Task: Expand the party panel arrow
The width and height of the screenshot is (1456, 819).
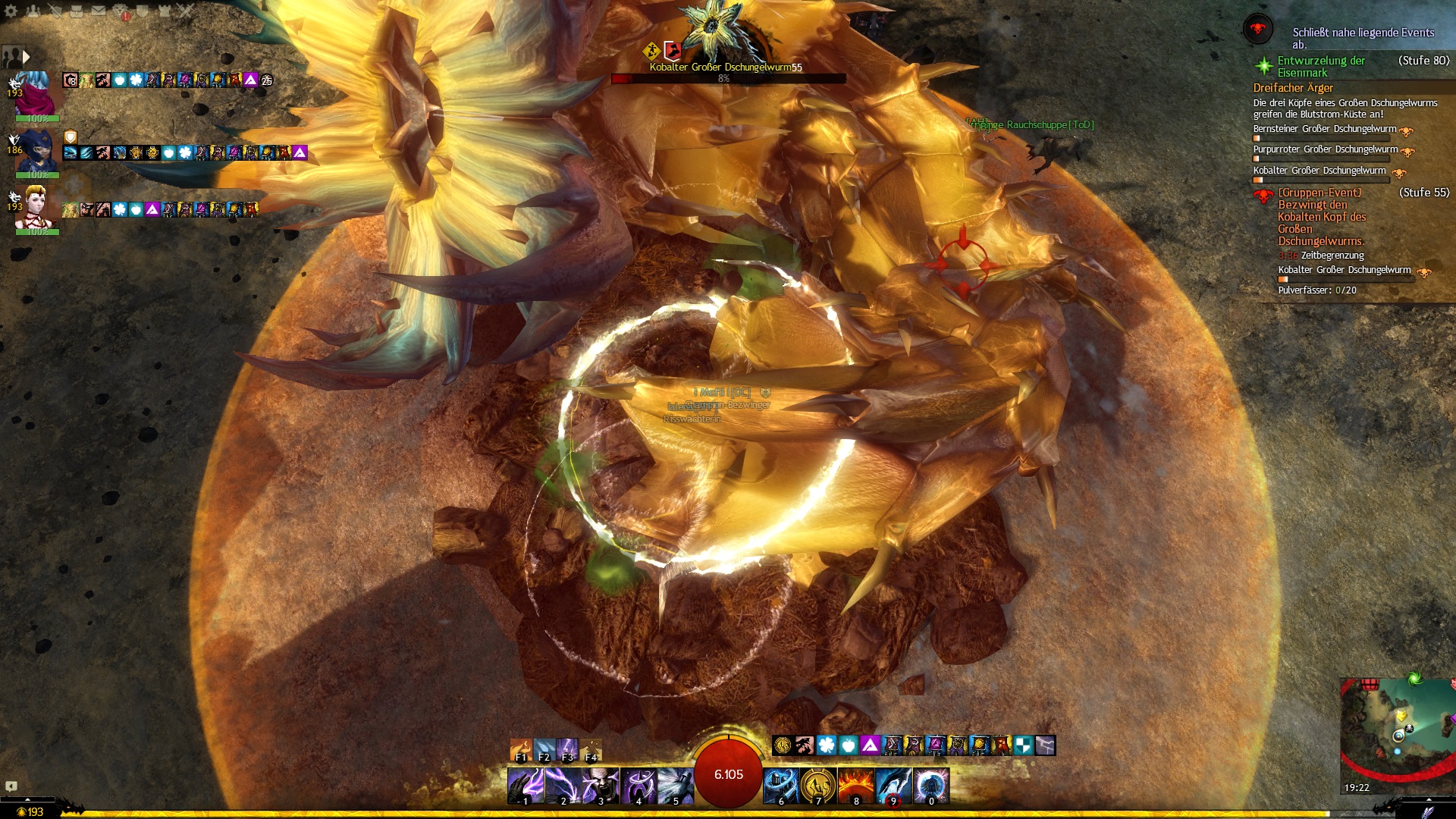Action: pyautogui.click(x=26, y=57)
